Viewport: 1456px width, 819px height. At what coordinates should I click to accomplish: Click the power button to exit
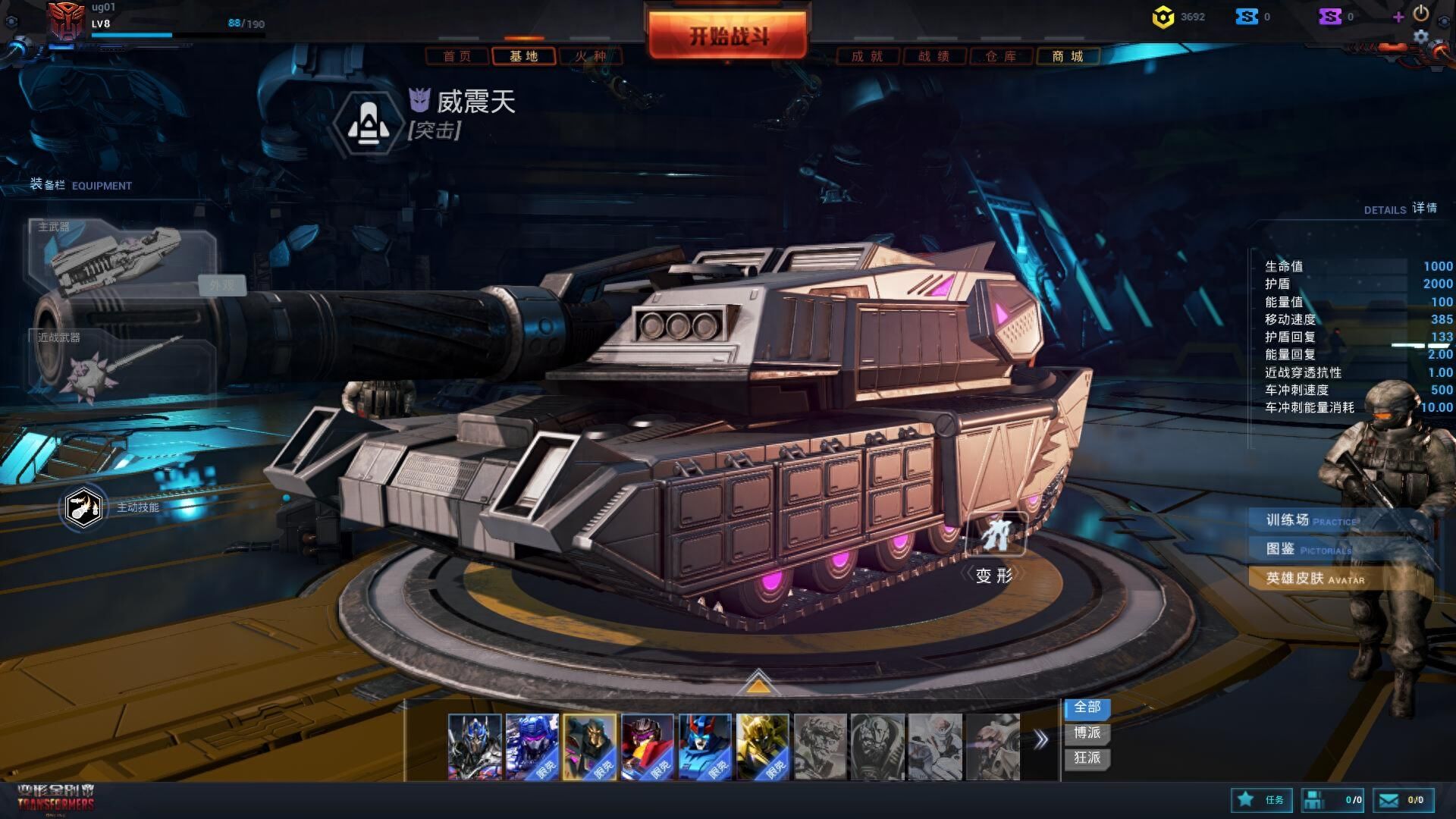[1421, 13]
